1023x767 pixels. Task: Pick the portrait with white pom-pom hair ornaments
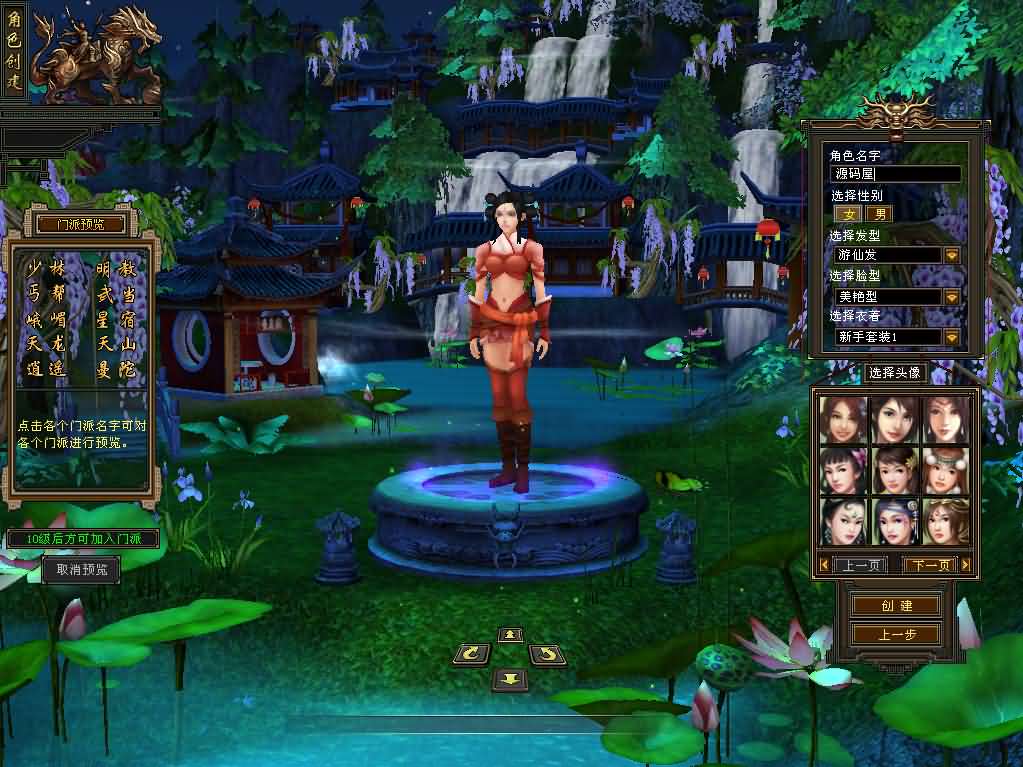pyautogui.click(x=945, y=470)
